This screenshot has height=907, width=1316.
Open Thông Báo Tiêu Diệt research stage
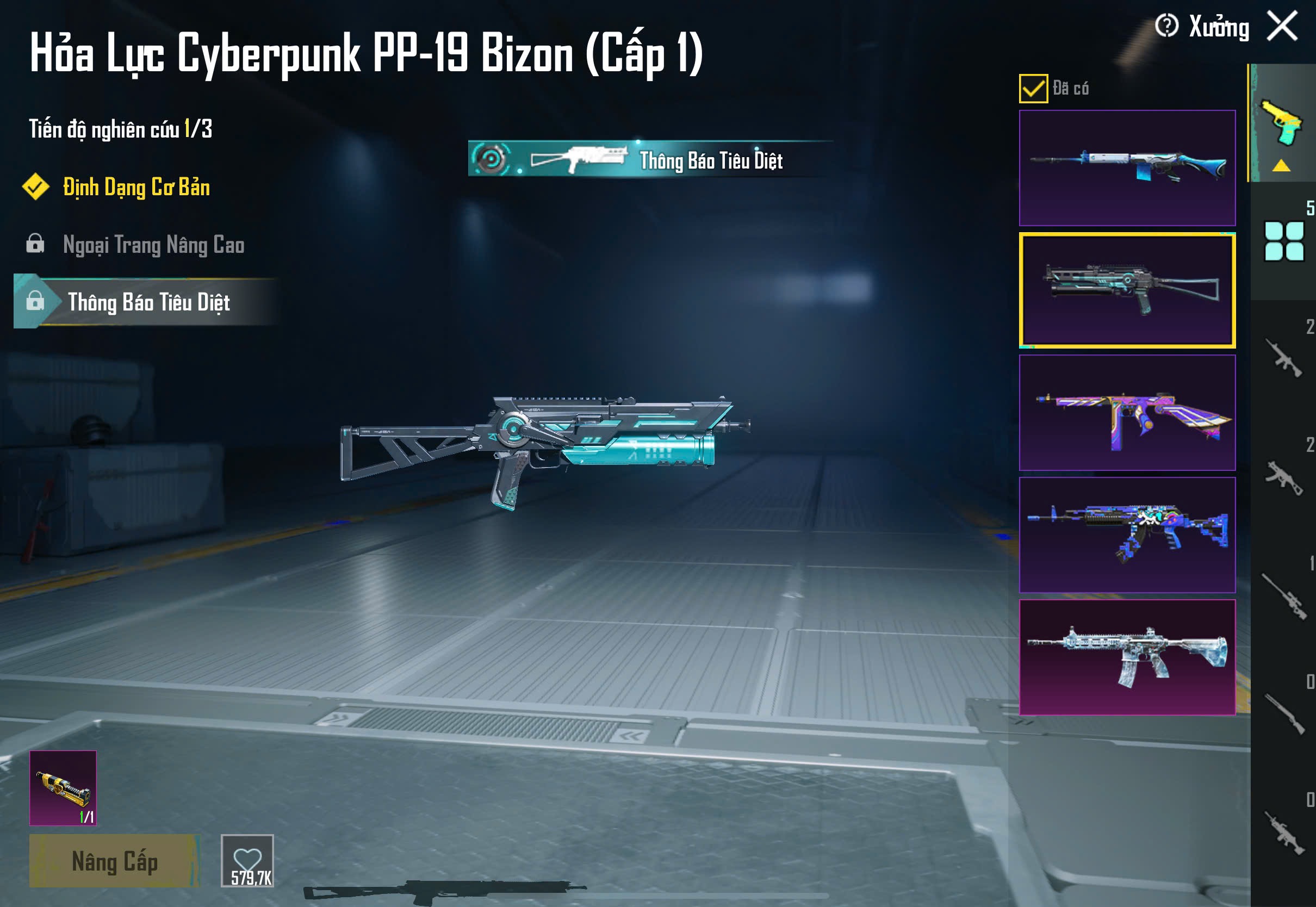[148, 302]
